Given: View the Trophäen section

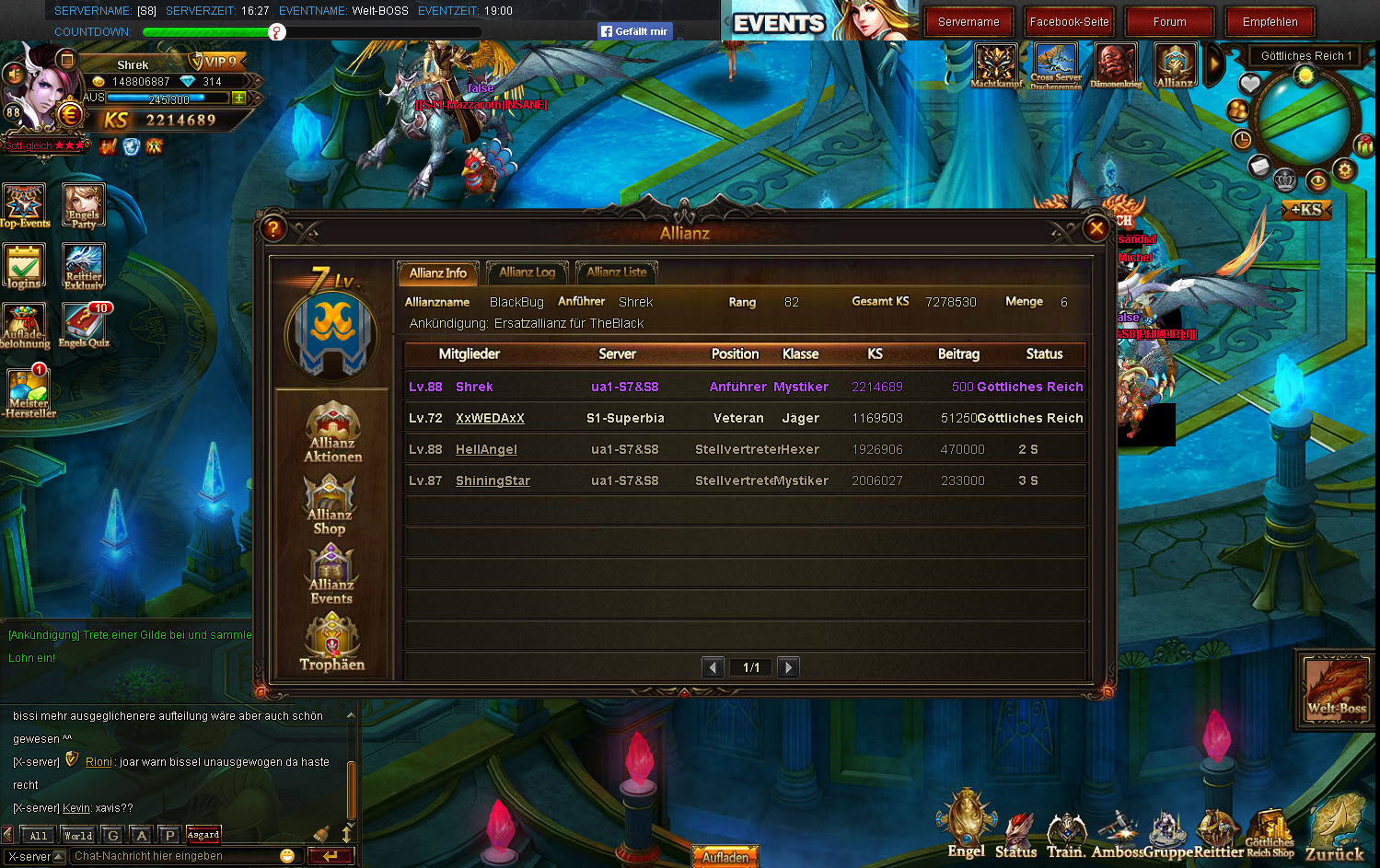Looking at the screenshot, I should [x=331, y=642].
